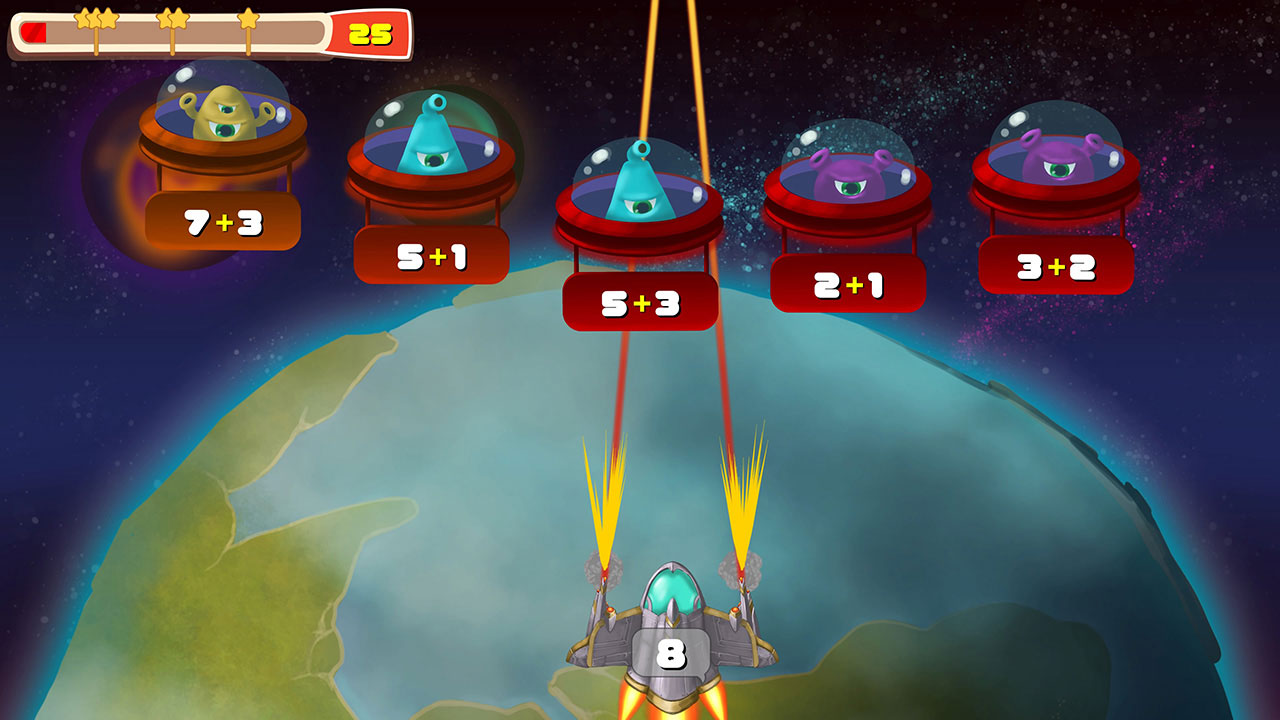Click the rightmost purple alien
Image resolution: width=1280 pixels, height=720 pixels.
(1058, 160)
